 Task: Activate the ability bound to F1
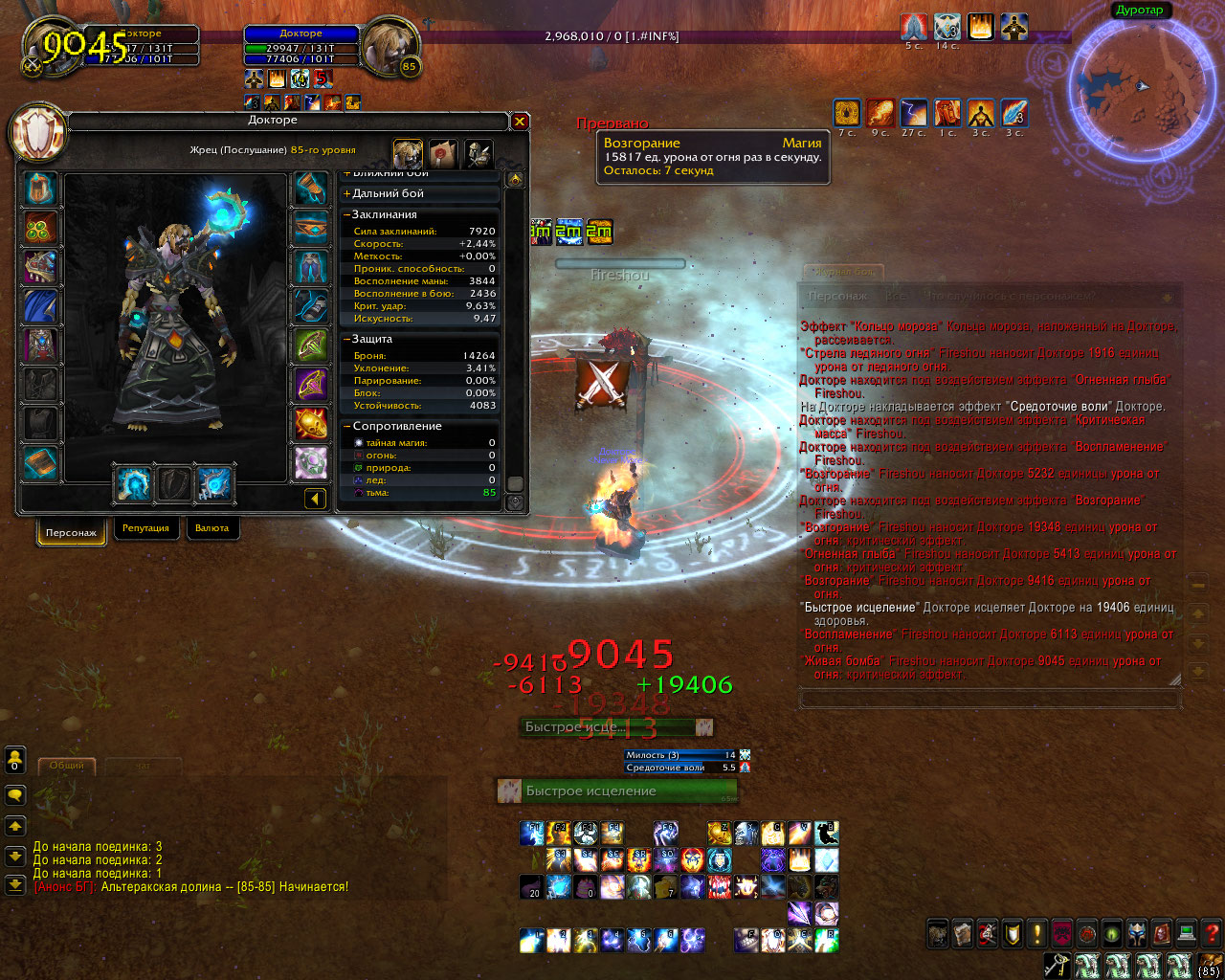532,833
